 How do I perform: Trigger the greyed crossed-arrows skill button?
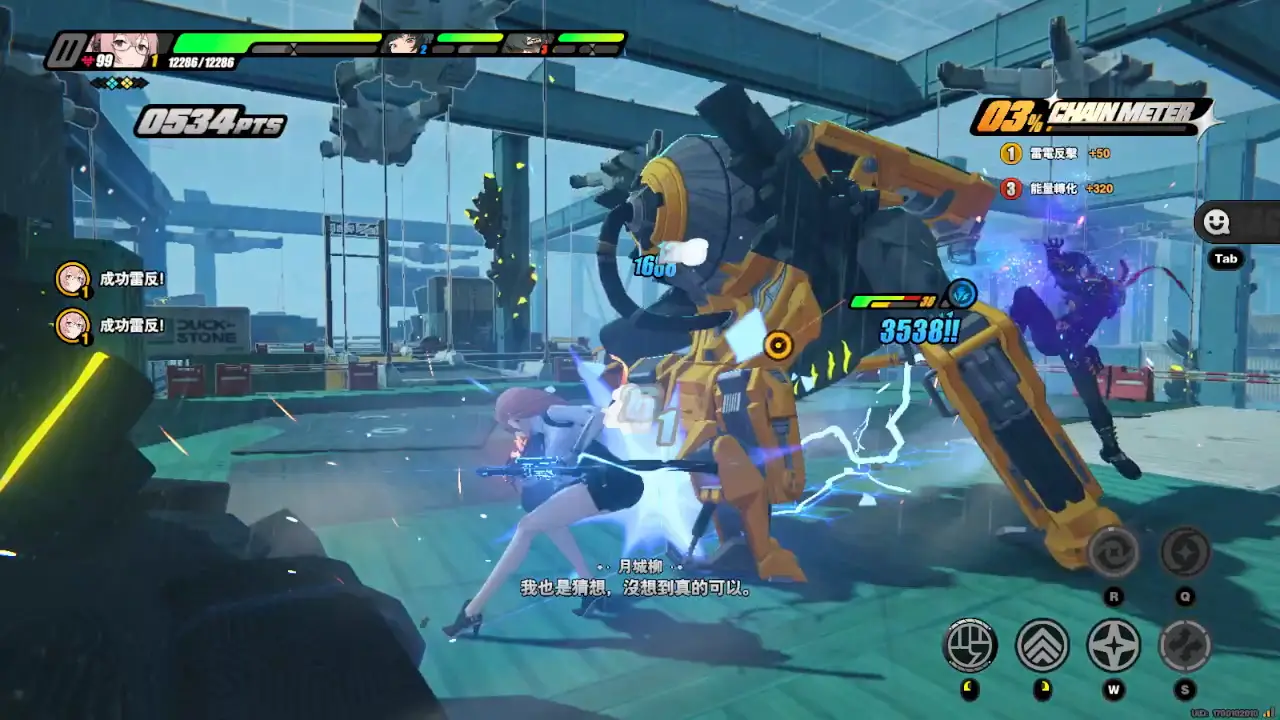[x=1185, y=645]
